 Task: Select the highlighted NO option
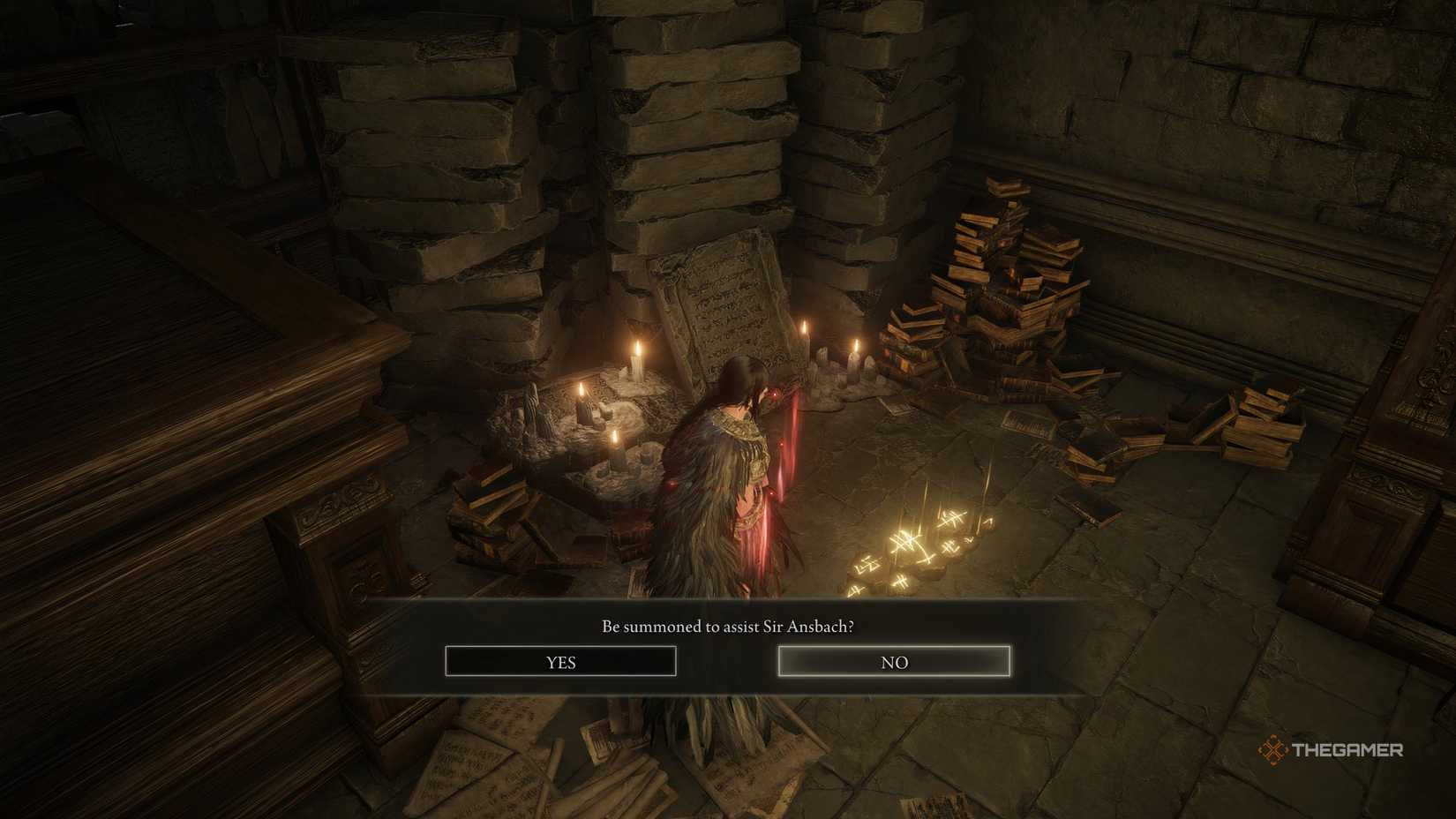[x=893, y=661]
